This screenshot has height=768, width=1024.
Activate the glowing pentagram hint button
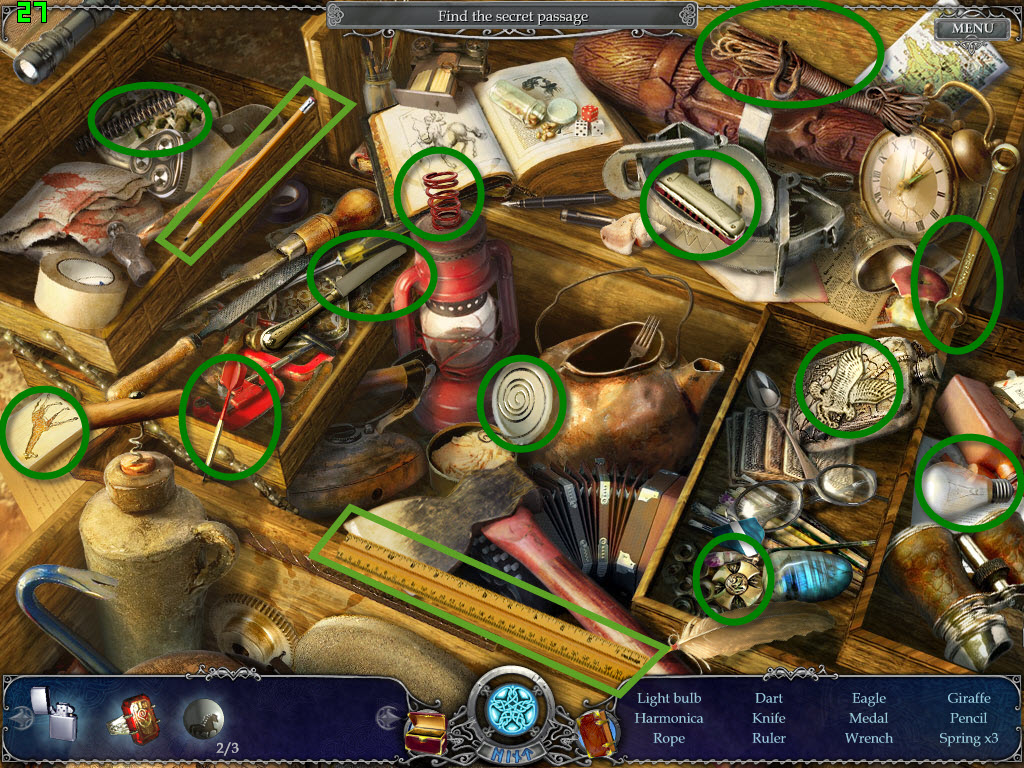[511, 712]
